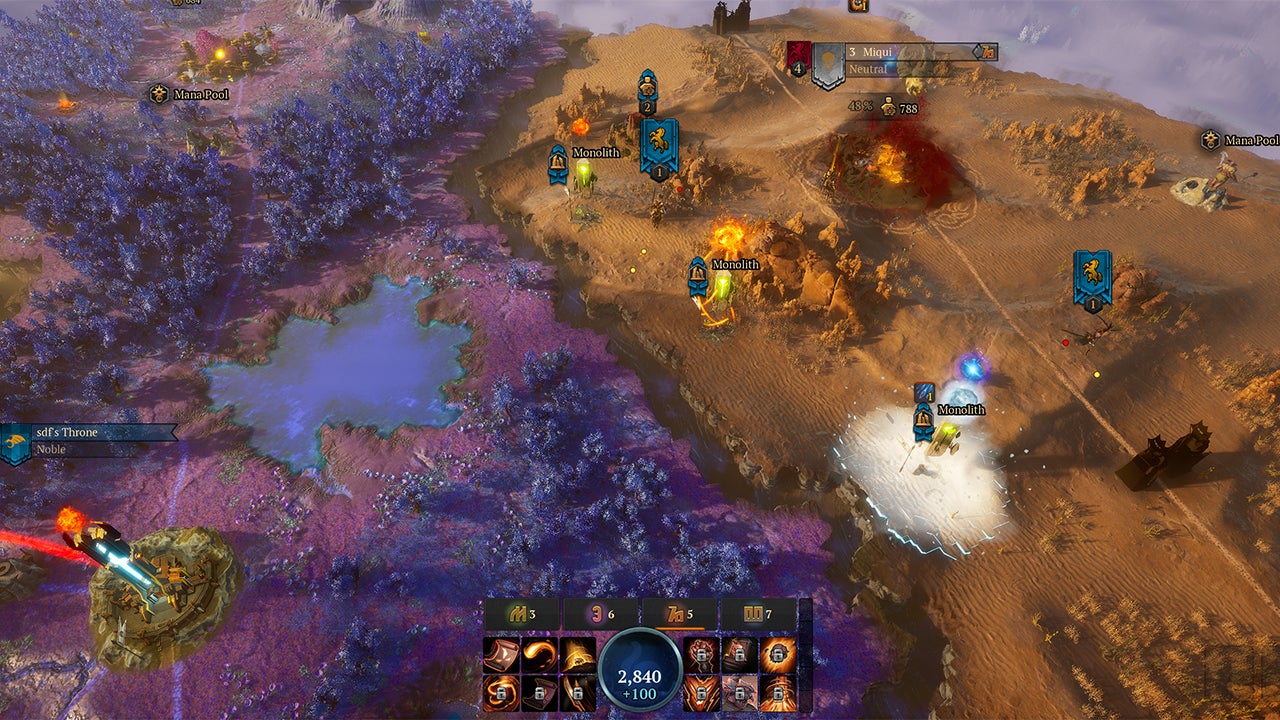Switch to the green rune spell tab

pos(522,613)
